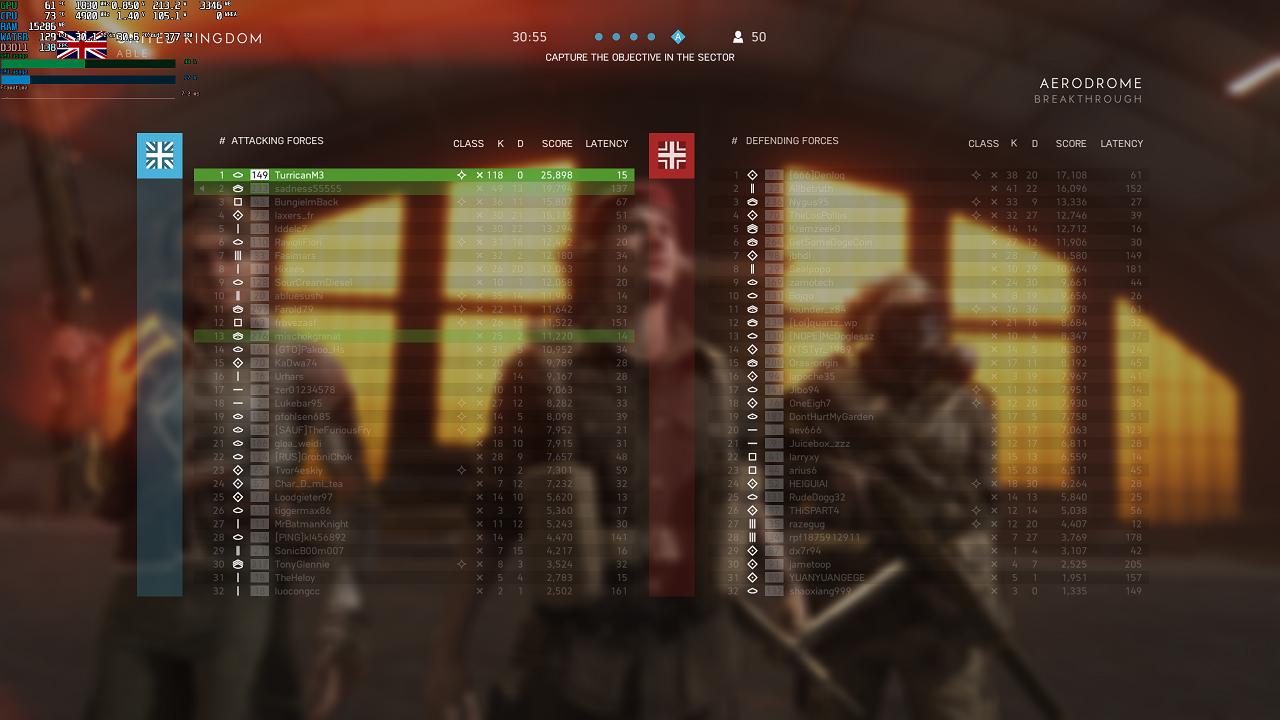The width and height of the screenshot is (1280, 720).
Task: Open the LATENCY column sorting for defenders
Action: point(1121,143)
